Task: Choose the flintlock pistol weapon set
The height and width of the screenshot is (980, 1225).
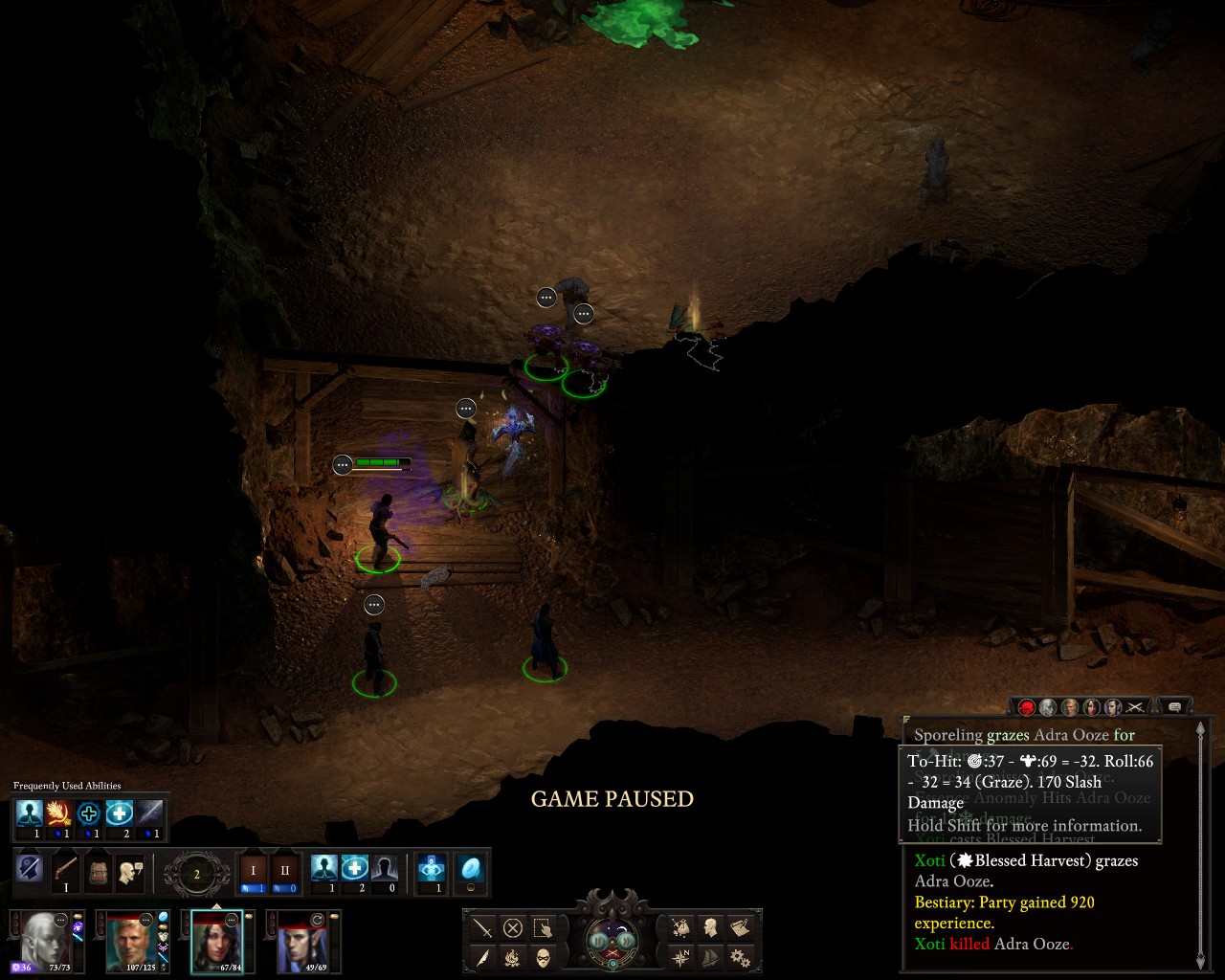Action: 65,871
